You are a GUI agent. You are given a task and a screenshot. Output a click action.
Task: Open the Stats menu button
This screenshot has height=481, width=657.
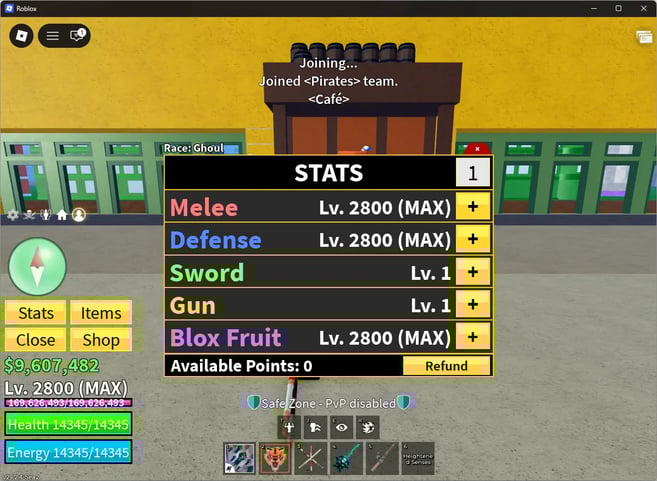tap(36, 313)
